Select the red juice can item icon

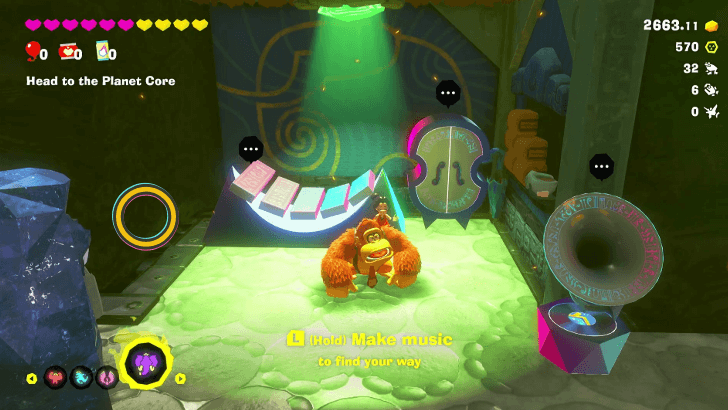69,51
